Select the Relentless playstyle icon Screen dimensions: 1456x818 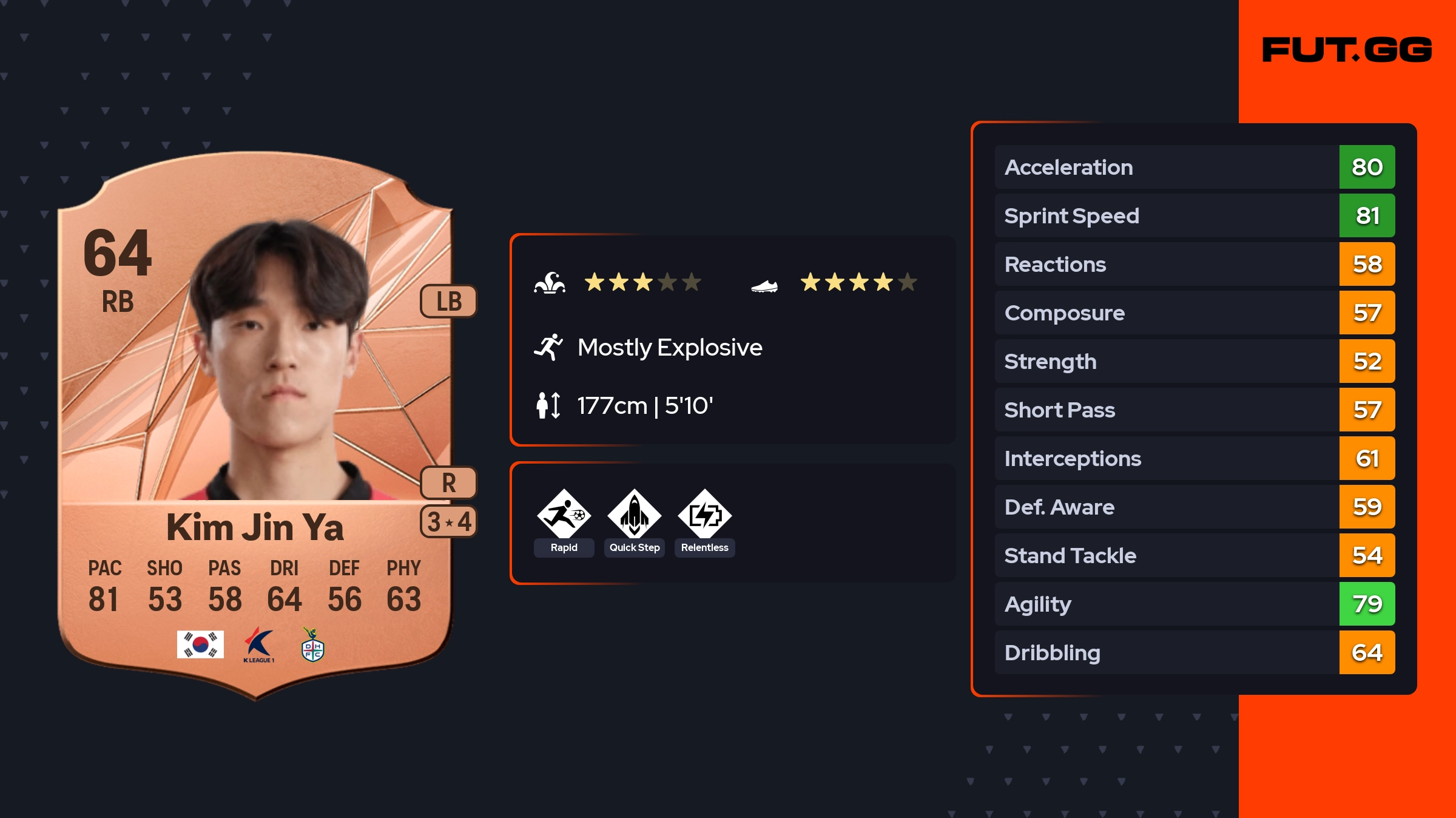pos(704,515)
